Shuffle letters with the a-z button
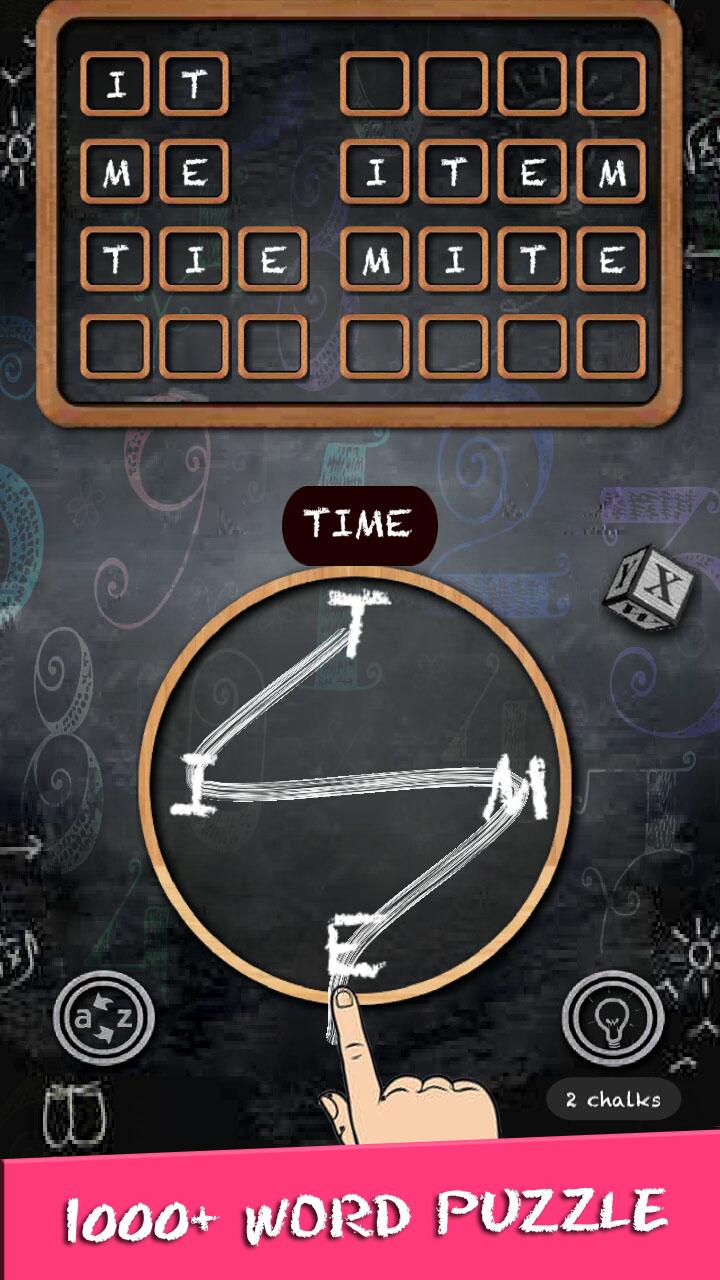 coord(104,1018)
